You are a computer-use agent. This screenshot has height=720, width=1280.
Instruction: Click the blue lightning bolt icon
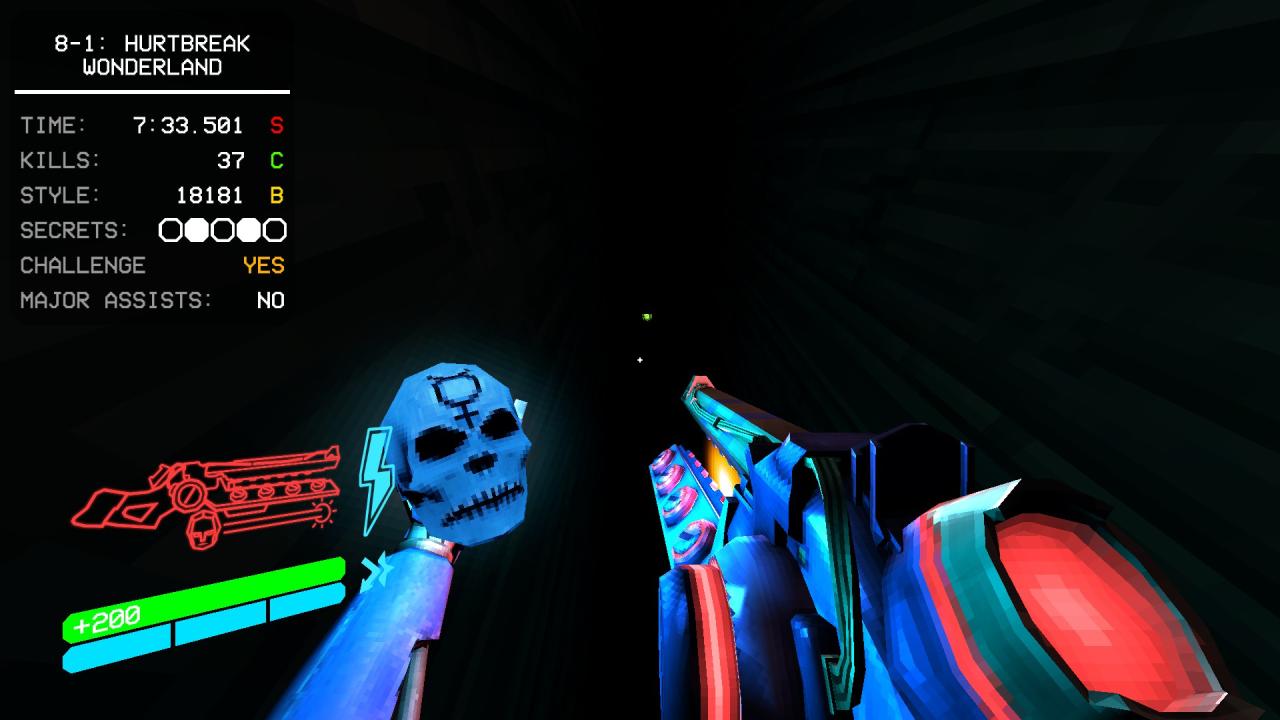376,478
